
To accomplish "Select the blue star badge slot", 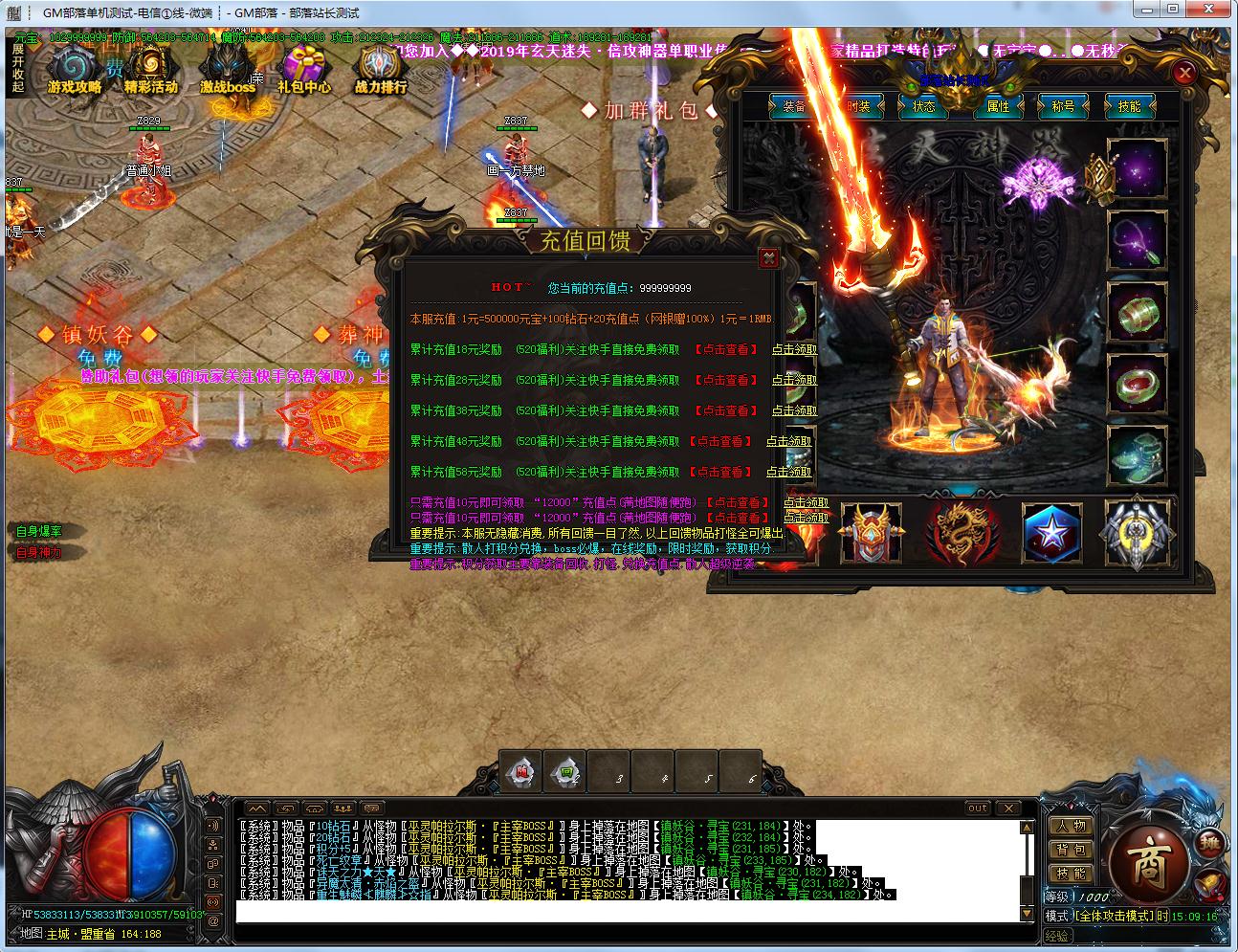I will [x=1051, y=532].
